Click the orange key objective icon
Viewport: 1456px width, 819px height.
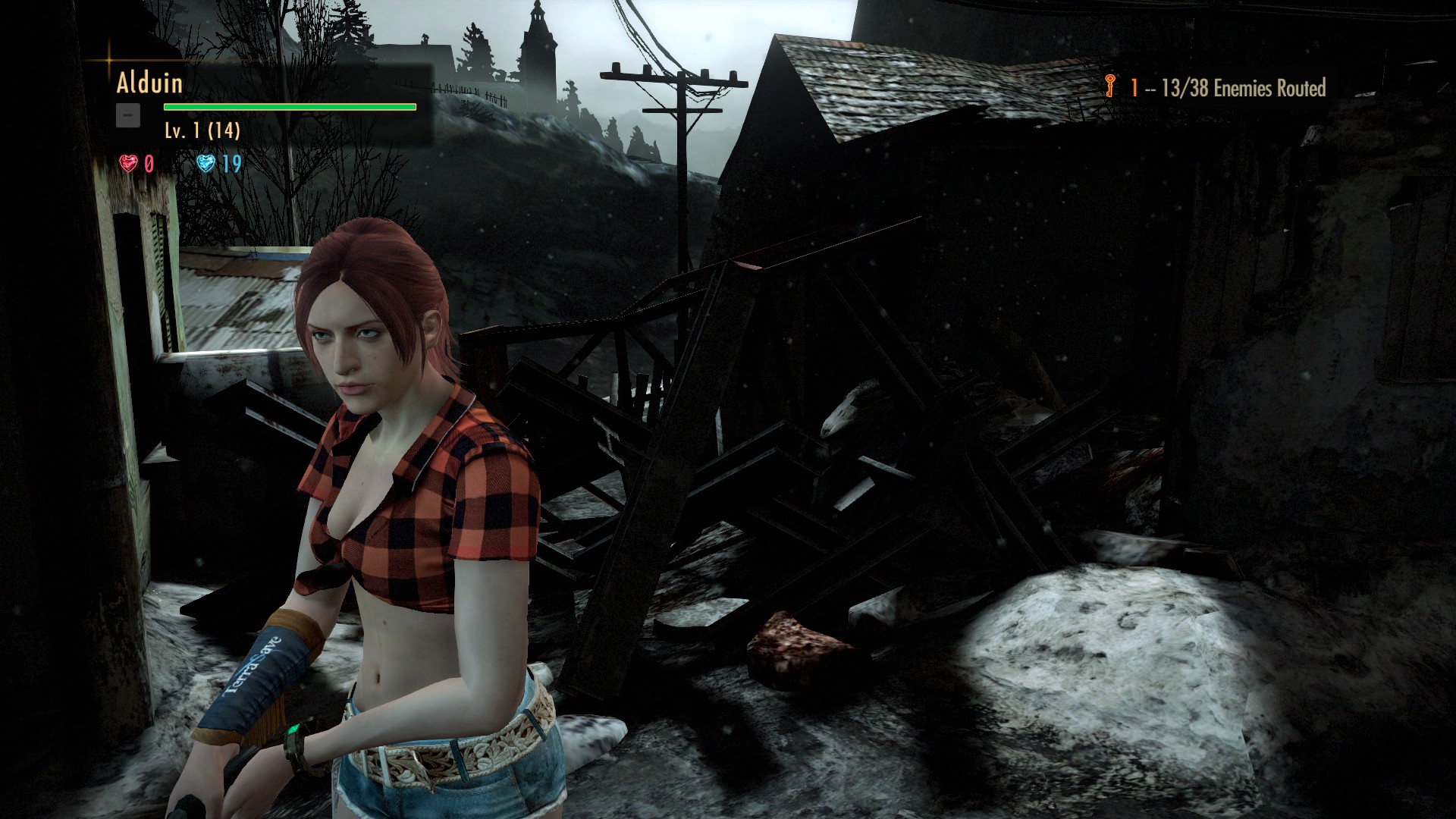click(1111, 86)
